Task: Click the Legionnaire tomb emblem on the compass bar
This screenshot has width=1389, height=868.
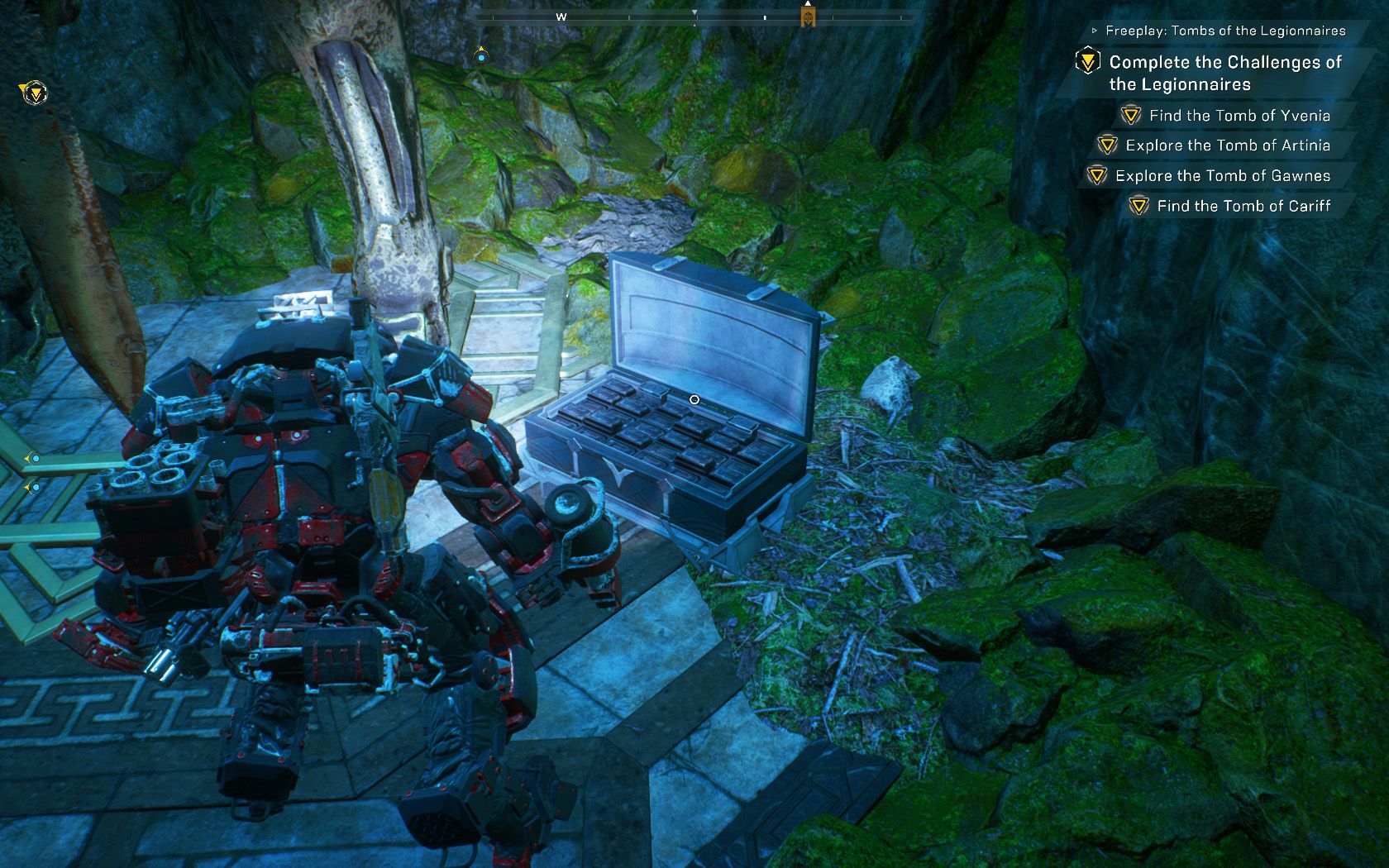Action: (808, 17)
